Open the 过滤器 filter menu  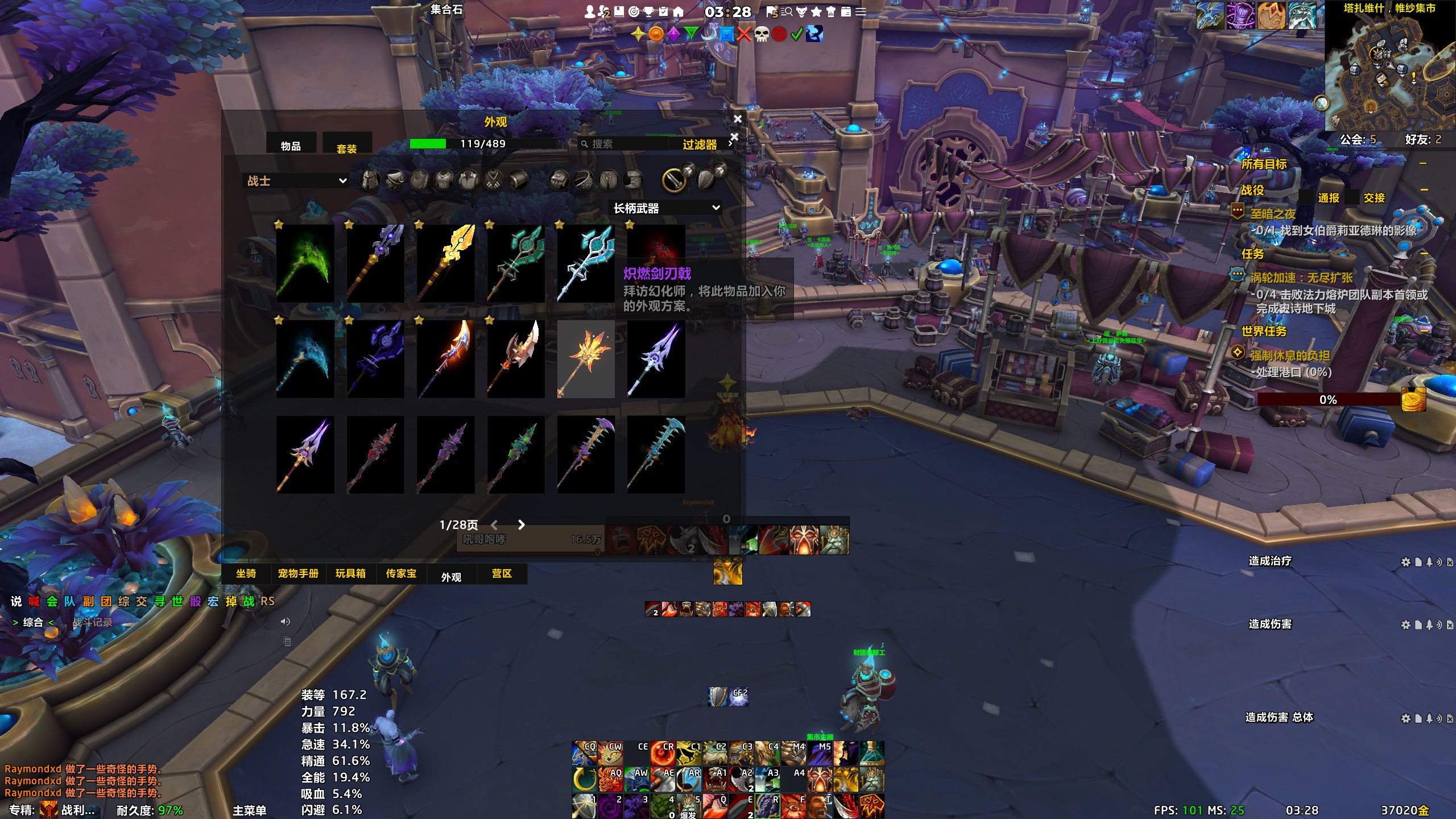click(x=700, y=144)
